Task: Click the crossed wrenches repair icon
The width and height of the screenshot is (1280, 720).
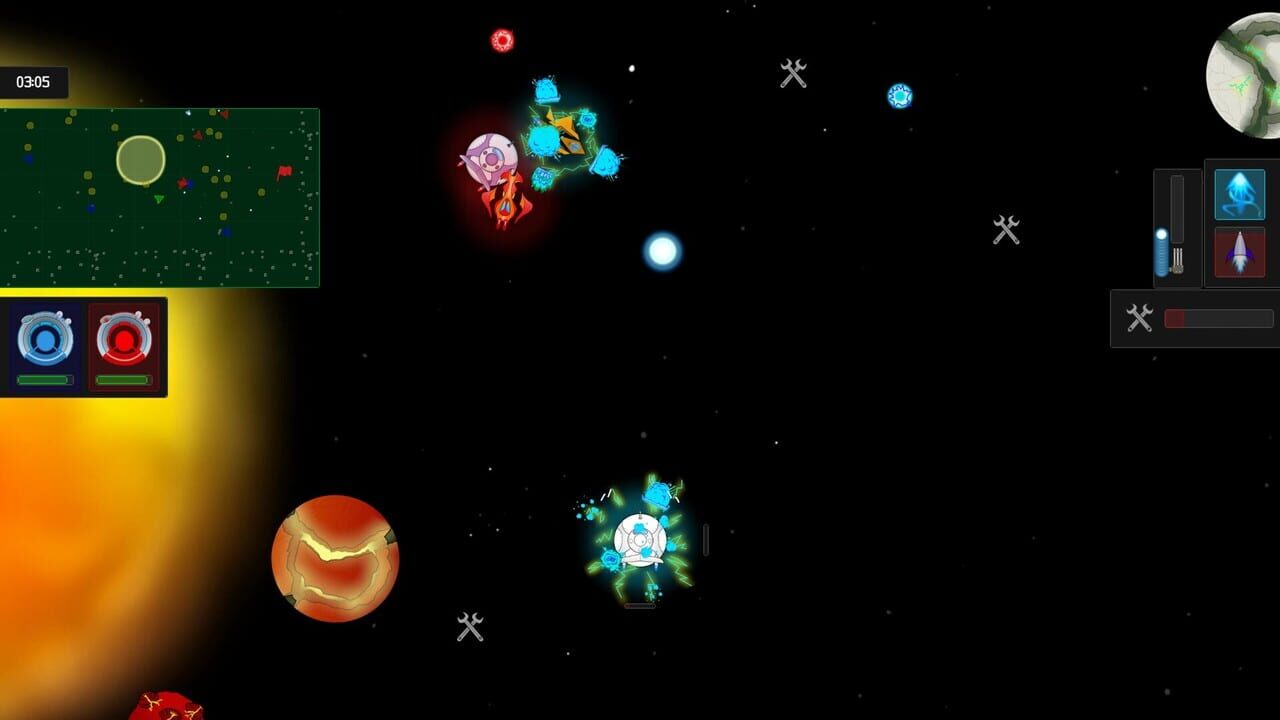Action: click(1137, 318)
